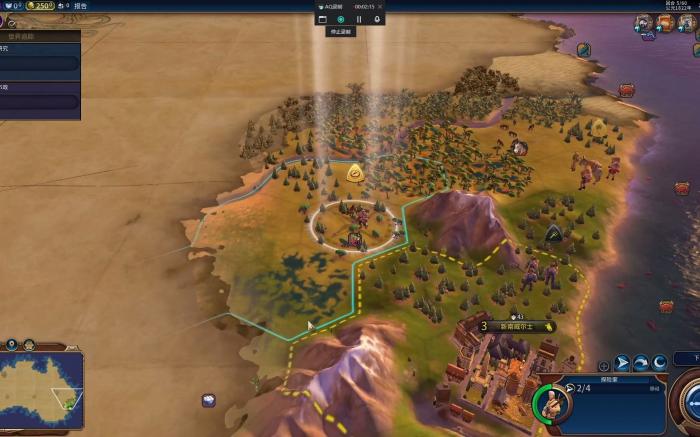This screenshot has height=437, width=700.
Task: Open the 报告 reports in top bar
Action: point(81,6)
